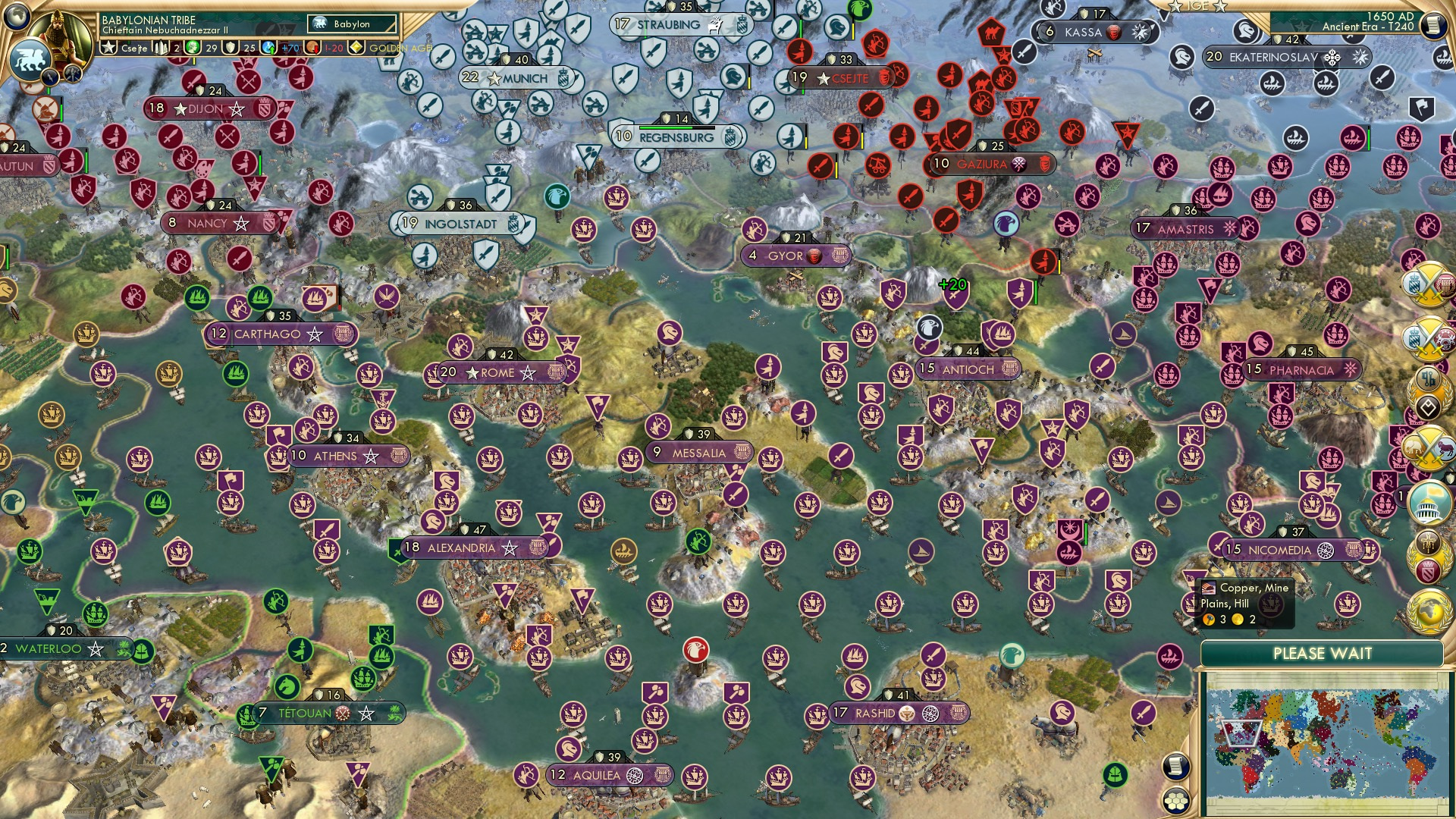Click the globe icon above leader portrait

coord(17,15)
